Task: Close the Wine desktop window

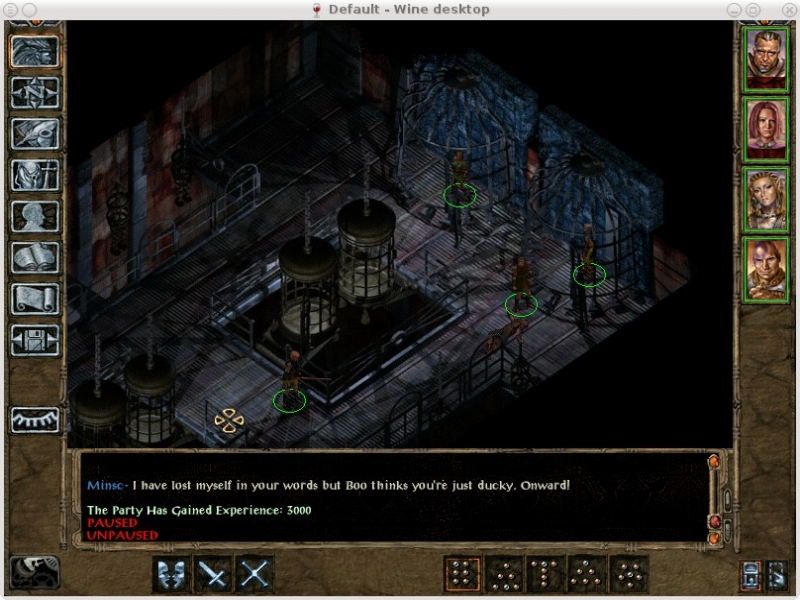Action: (787, 9)
